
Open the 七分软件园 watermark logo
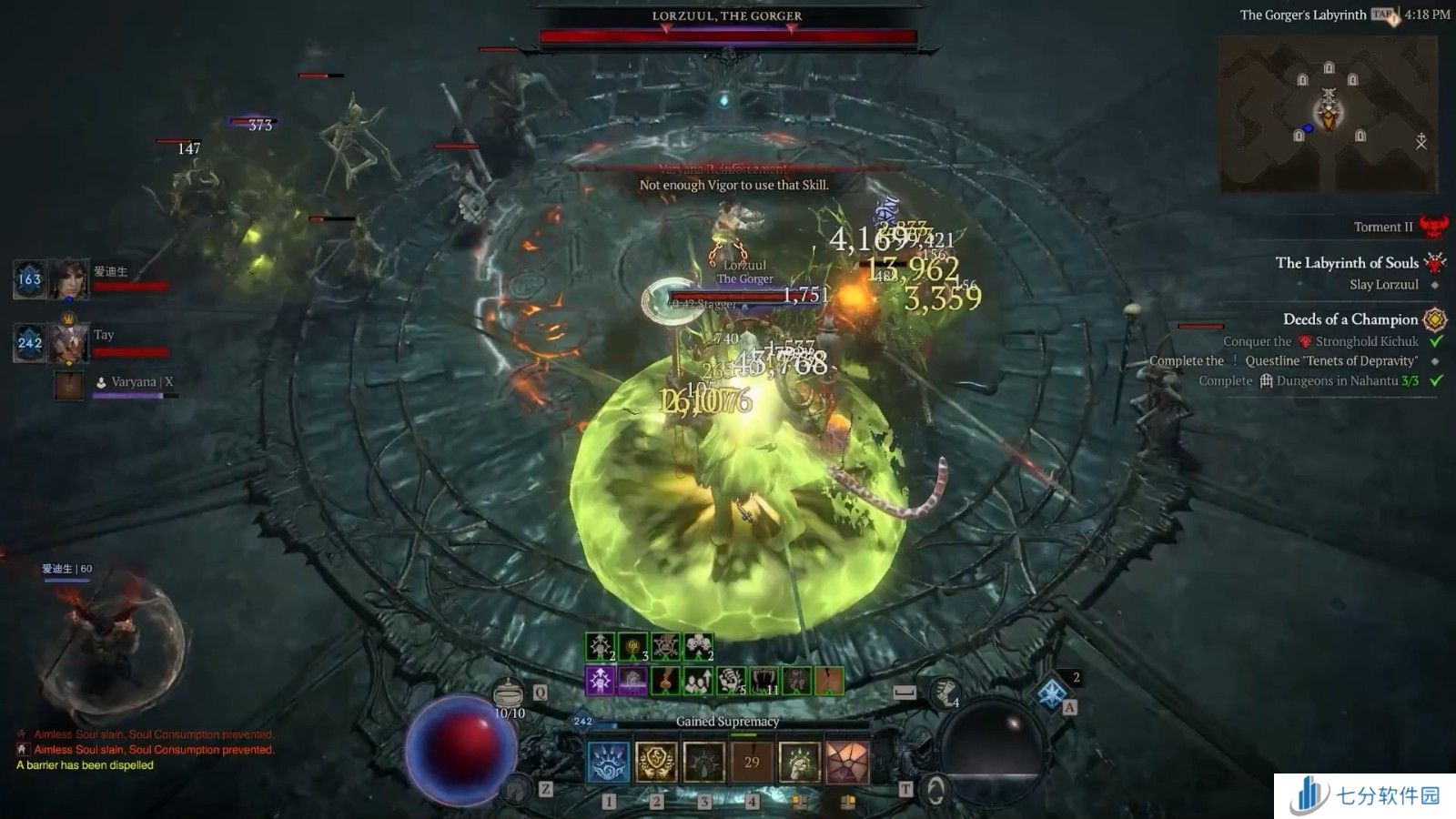pyautogui.click(x=1365, y=796)
